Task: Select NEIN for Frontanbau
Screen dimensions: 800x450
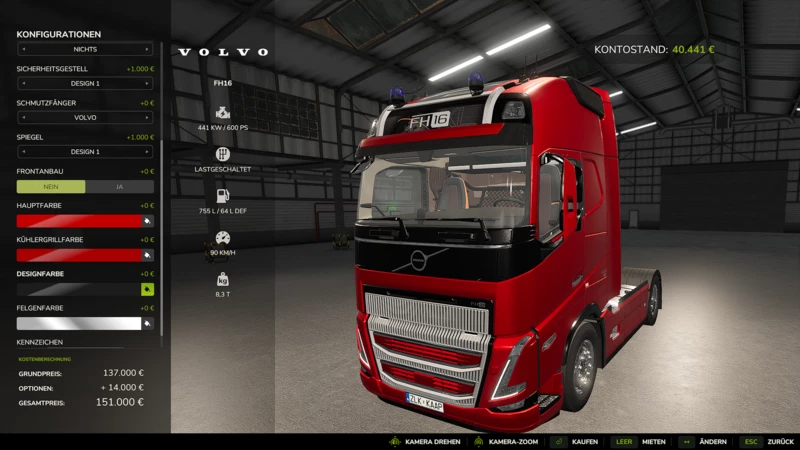Action: 51,186
